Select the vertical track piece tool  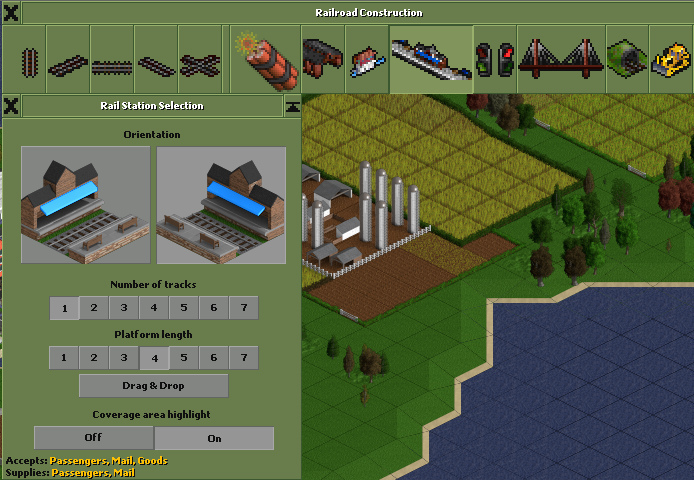point(25,62)
